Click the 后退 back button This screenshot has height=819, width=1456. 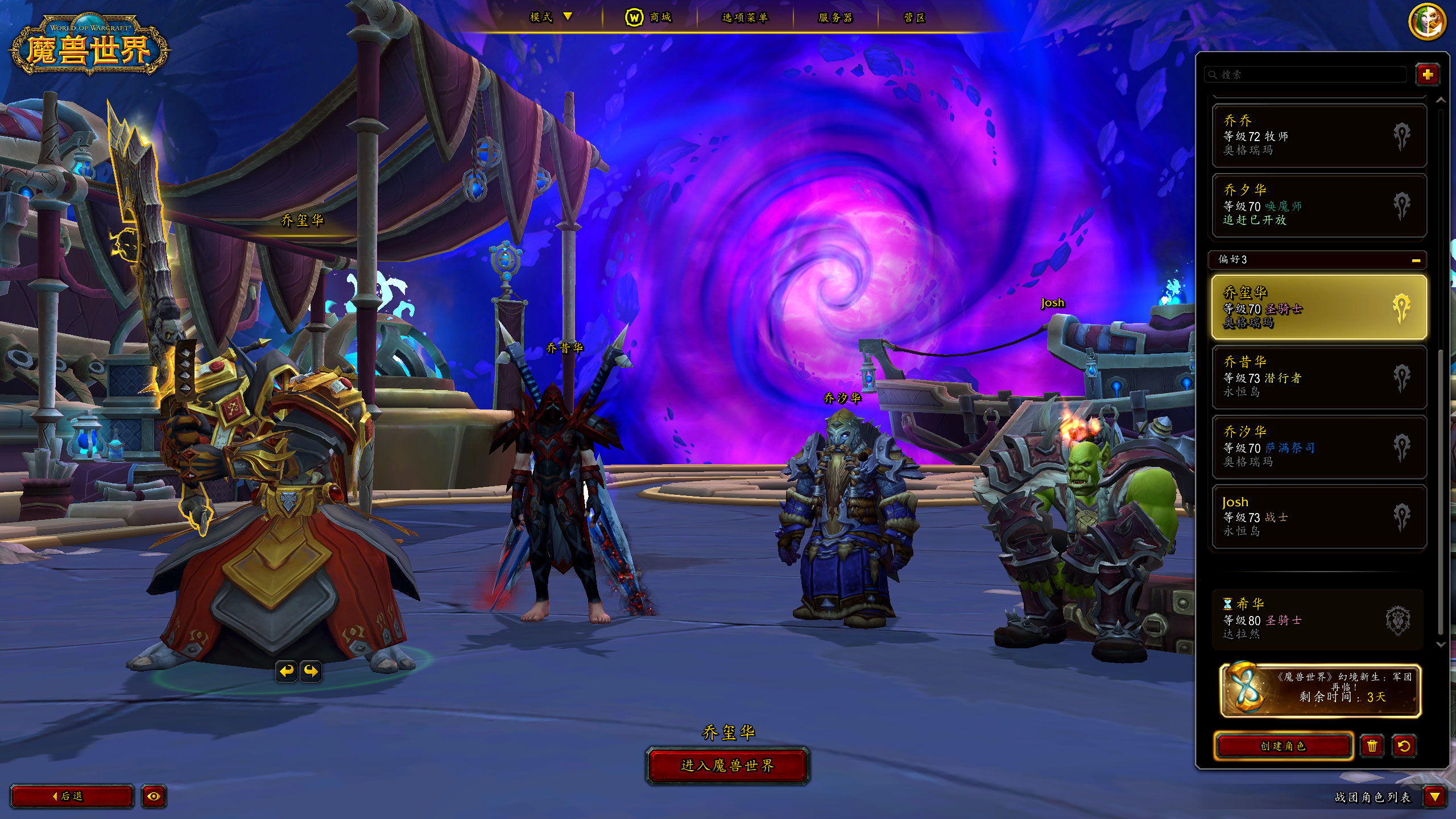72,796
